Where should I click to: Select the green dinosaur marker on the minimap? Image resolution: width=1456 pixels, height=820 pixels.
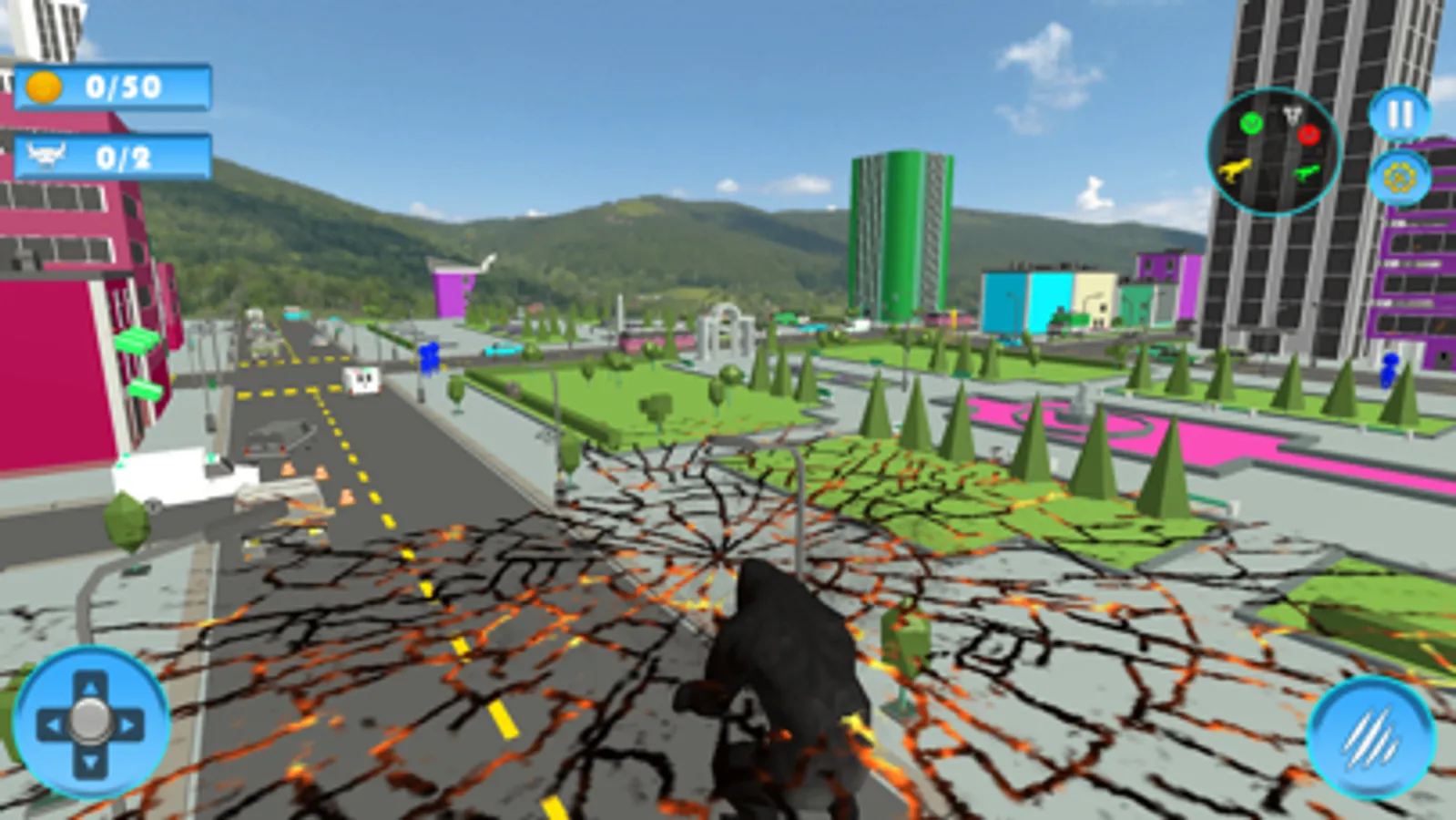(1307, 172)
